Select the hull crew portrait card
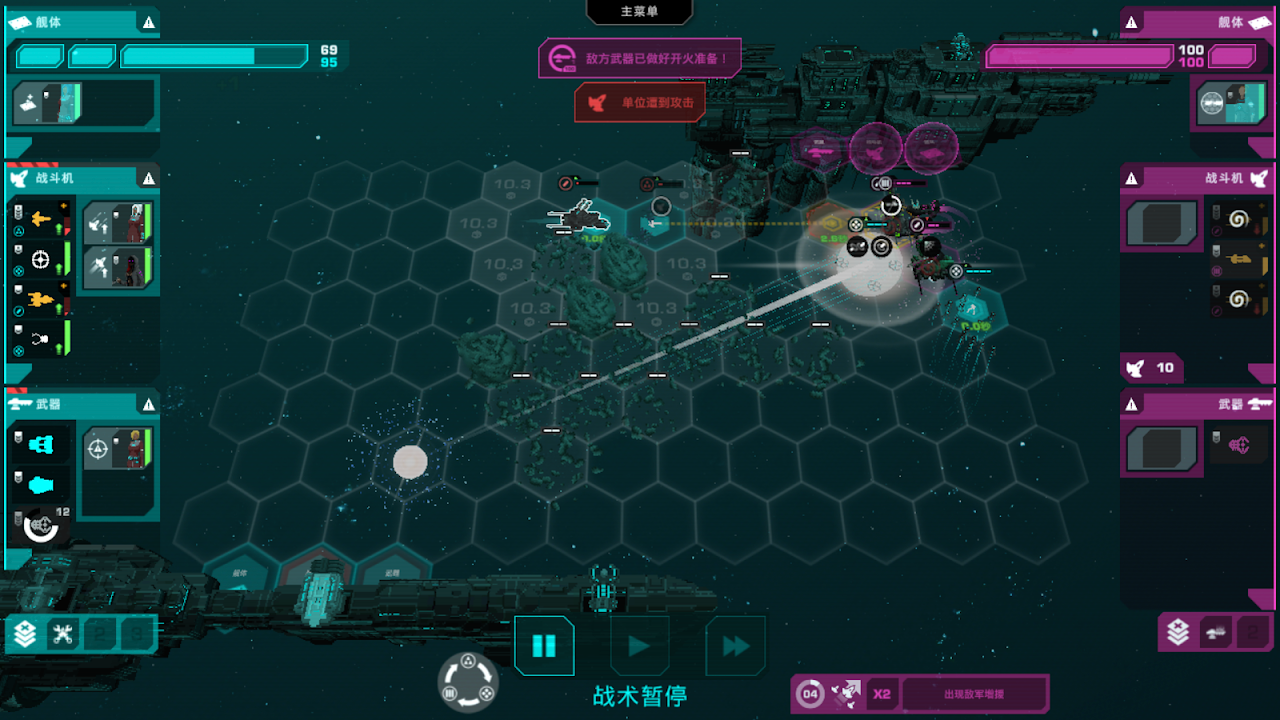1280x720 pixels. [x=48, y=103]
